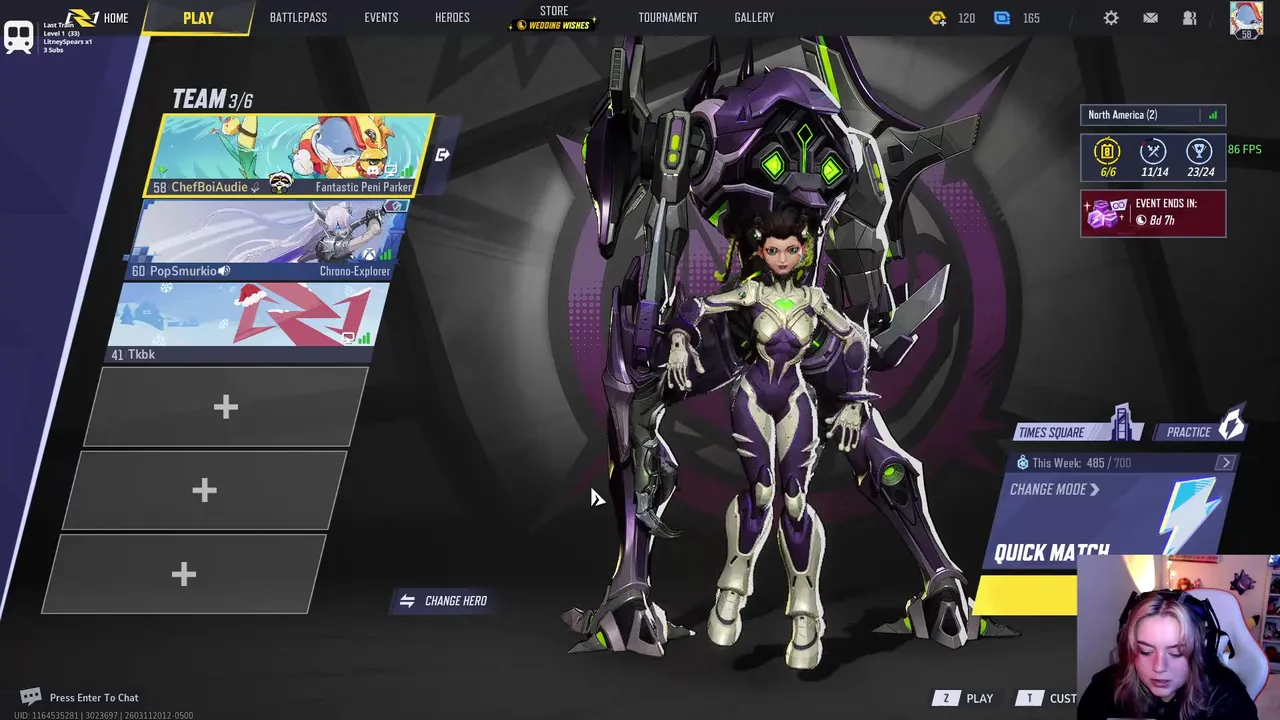
Task: Visit the STORE Wedding Wishes tab
Action: pos(554,18)
